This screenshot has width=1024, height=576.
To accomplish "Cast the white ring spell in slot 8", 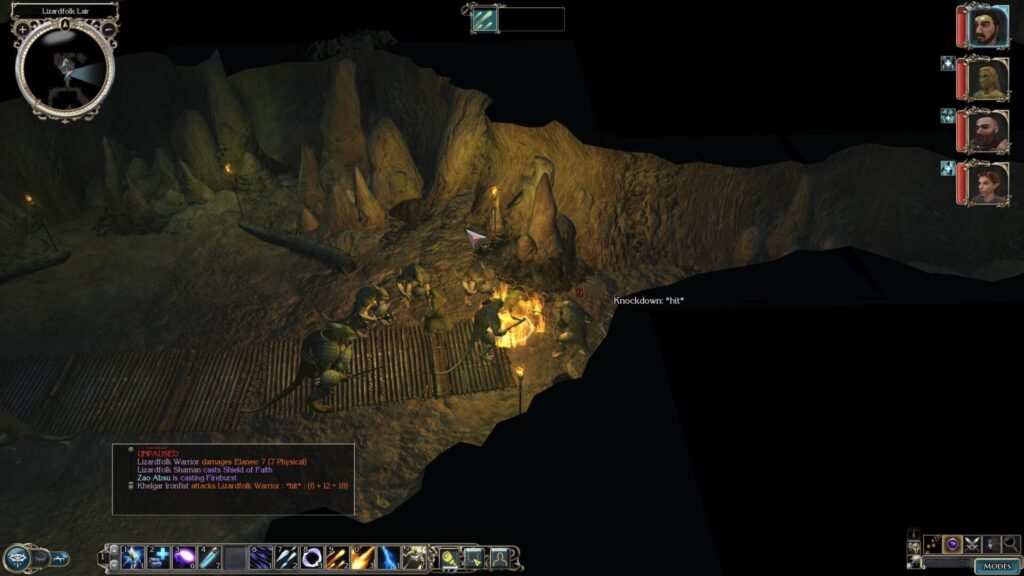I will (x=311, y=557).
